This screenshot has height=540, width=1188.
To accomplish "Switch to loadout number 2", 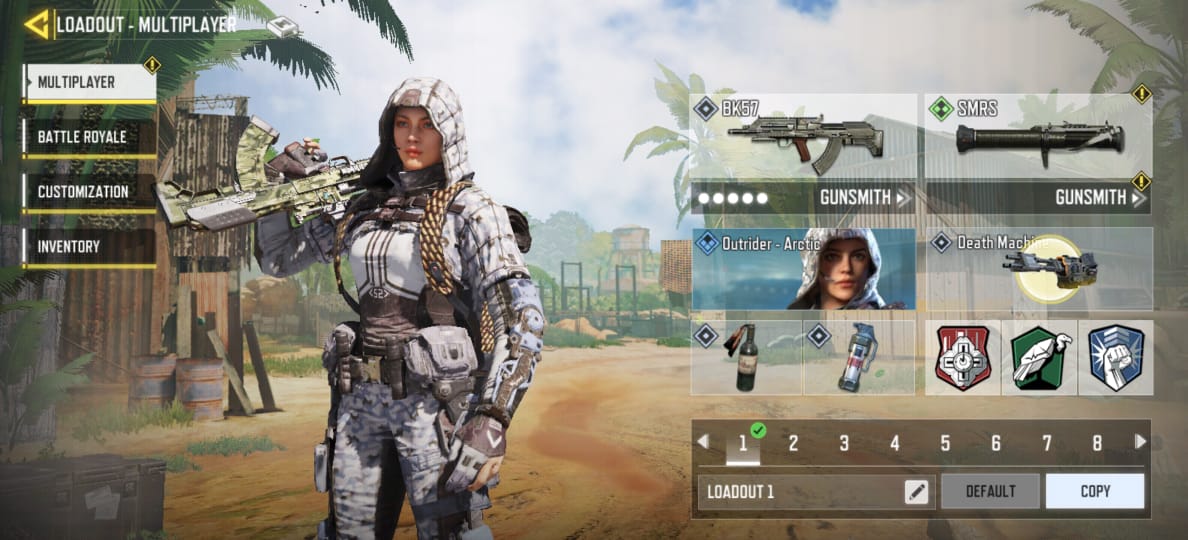I will tap(793, 443).
